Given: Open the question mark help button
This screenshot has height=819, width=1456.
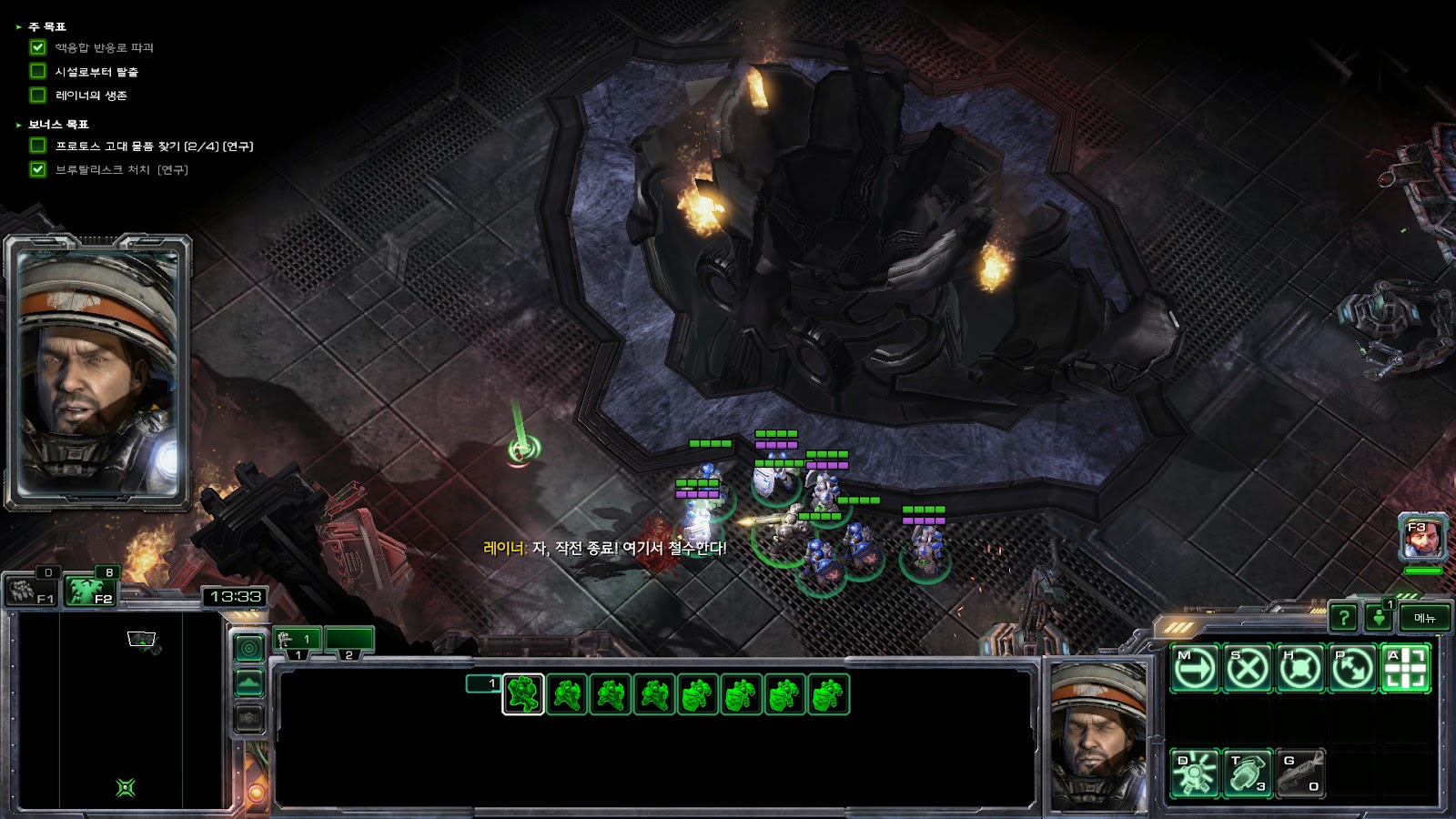Looking at the screenshot, I should 1343,618.
